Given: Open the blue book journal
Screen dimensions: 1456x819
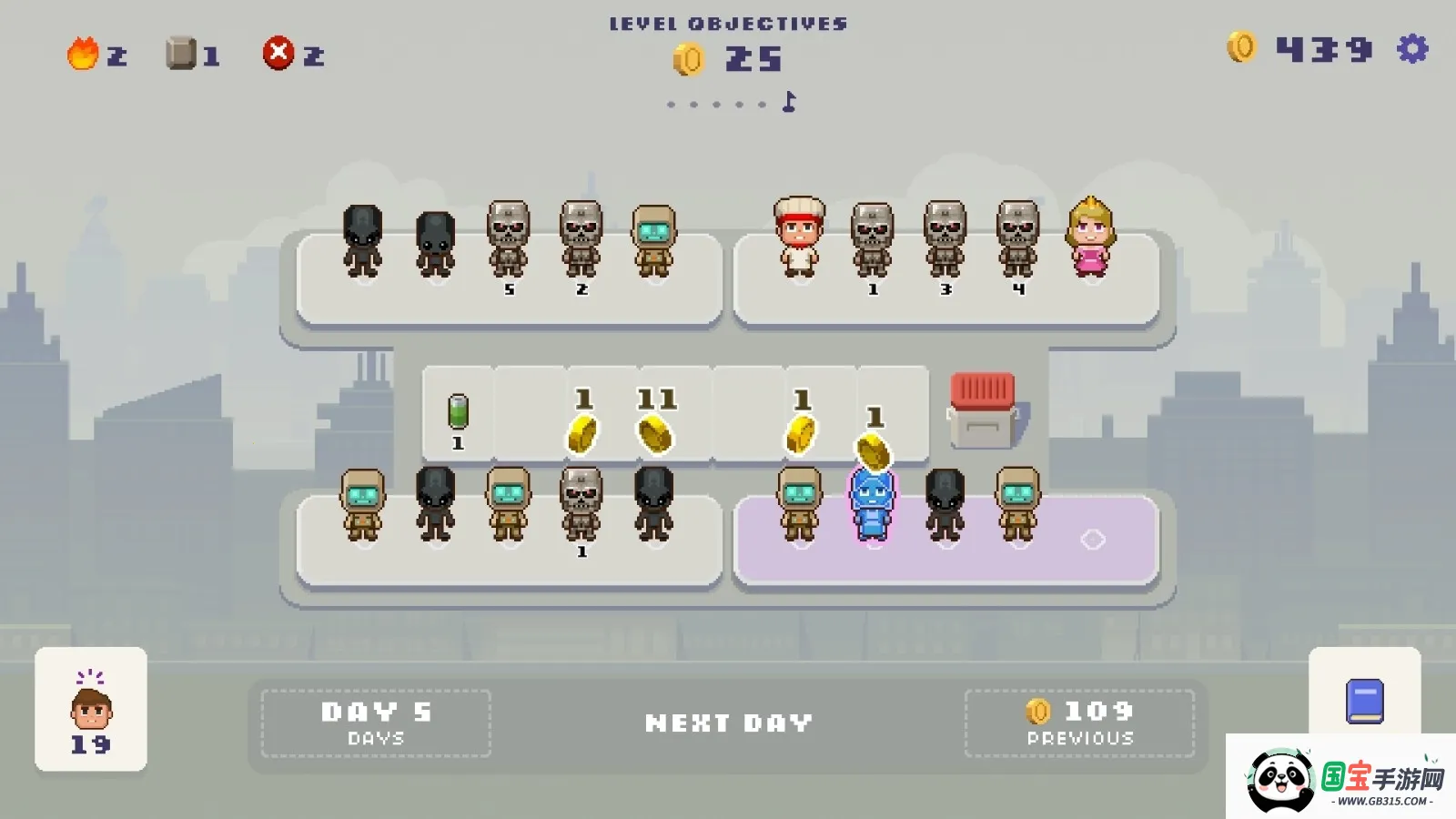Looking at the screenshot, I should [x=1364, y=702].
